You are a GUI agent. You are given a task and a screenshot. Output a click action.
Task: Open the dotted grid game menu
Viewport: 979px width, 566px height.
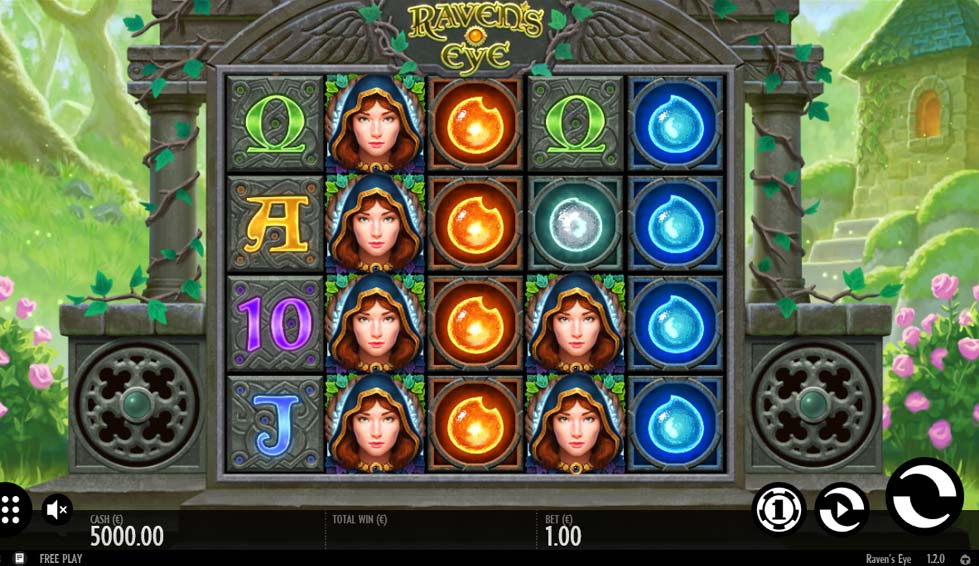[12, 509]
